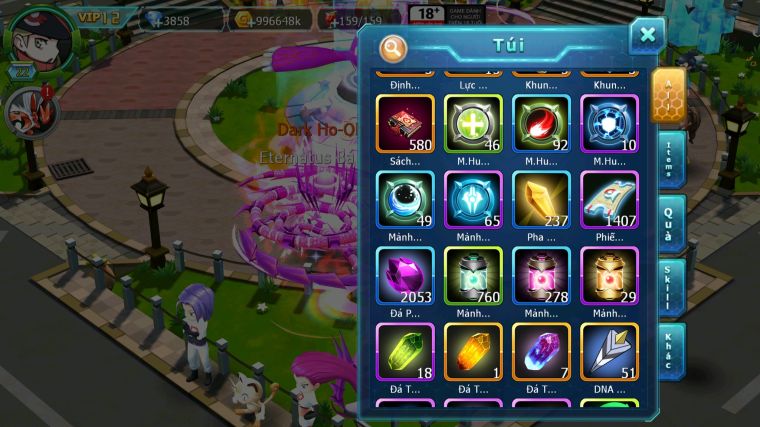Select the golden crystal shard with 237

pyautogui.click(x=541, y=200)
